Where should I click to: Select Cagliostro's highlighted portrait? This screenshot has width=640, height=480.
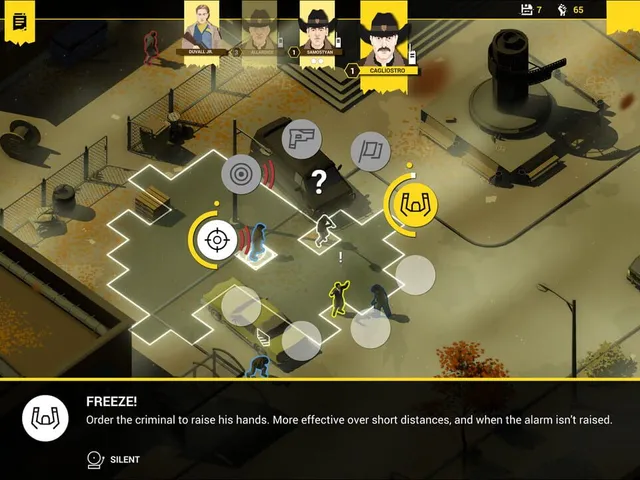[x=383, y=38]
